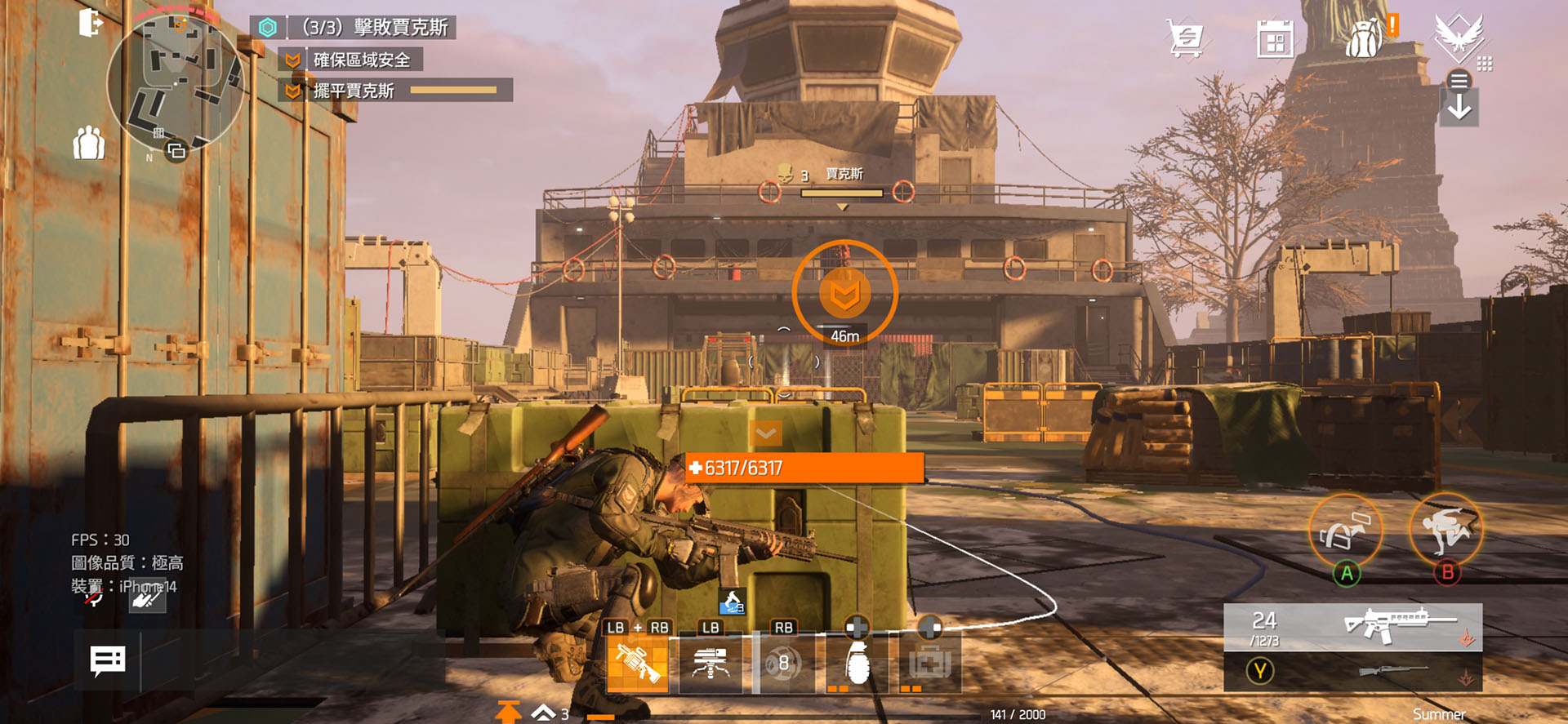Image resolution: width=1568 pixels, height=724 pixels.
Task: Tap the view-switch button under the minimap
Action: pyautogui.click(x=176, y=151)
